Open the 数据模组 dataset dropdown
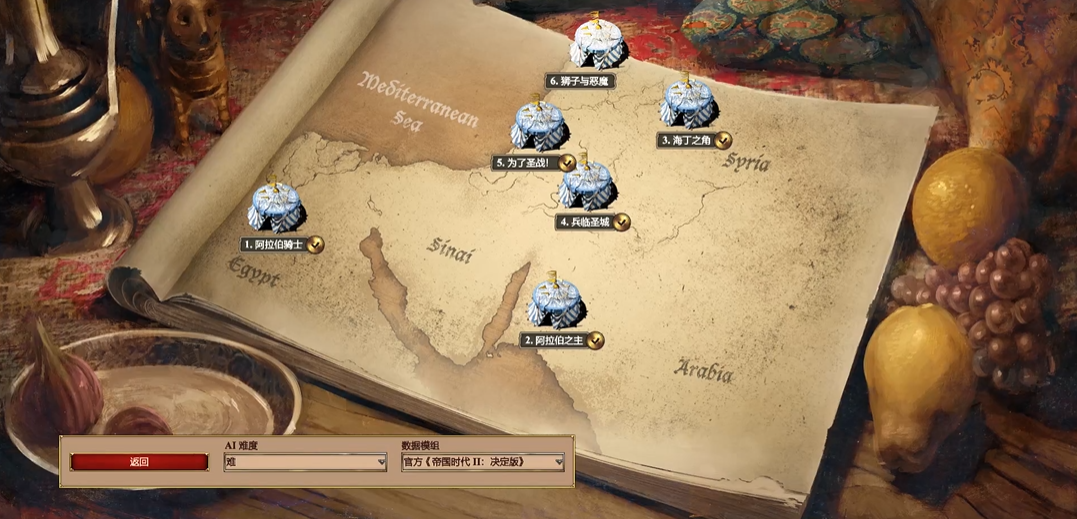This screenshot has width=1077, height=519. click(x=482, y=462)
